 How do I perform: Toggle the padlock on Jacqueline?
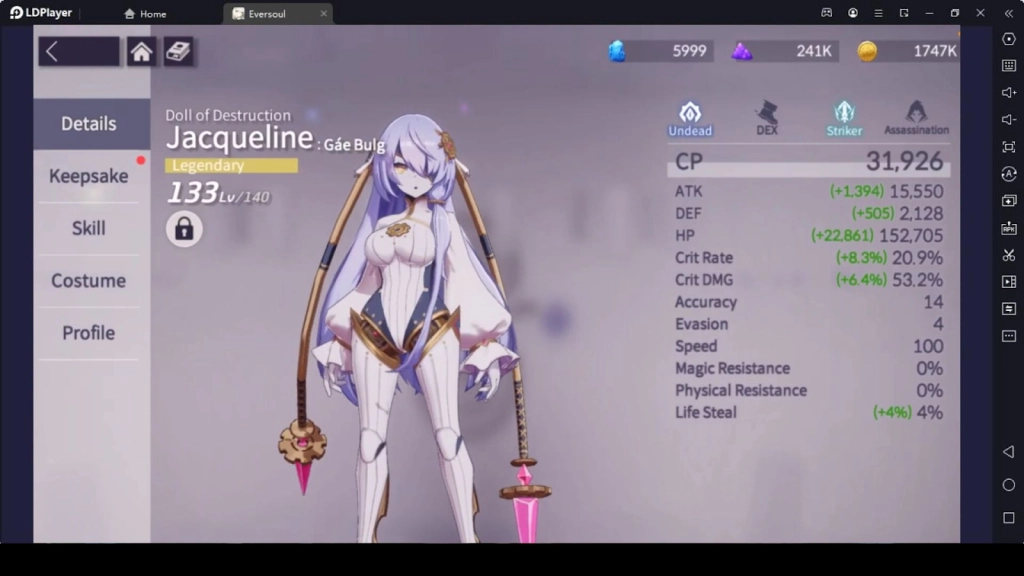coord(184,229)
